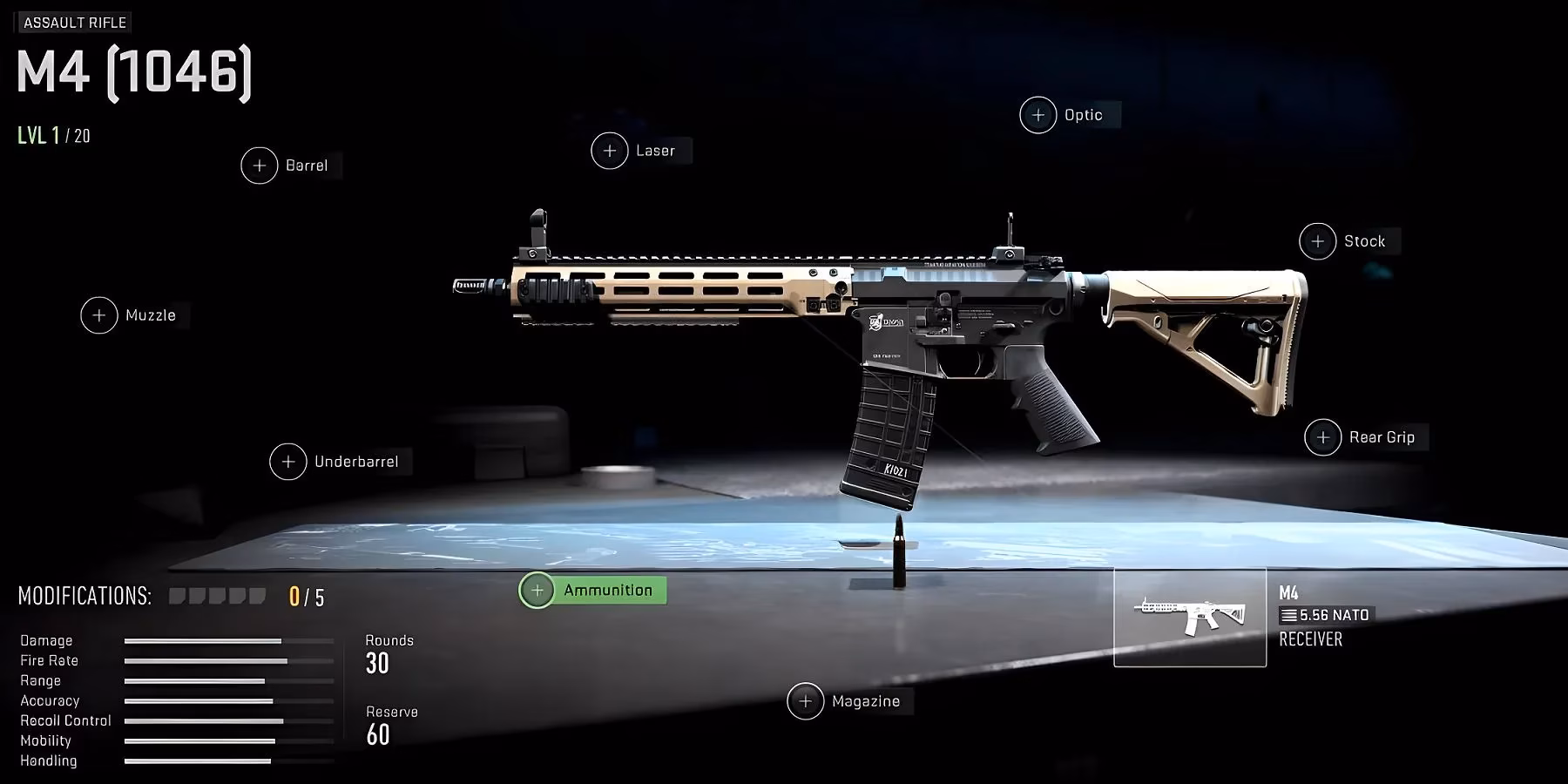This screenshot has height=784, width=1568.
Task: Open the Underbarrel attachment slot
Action: click(287, 462)
